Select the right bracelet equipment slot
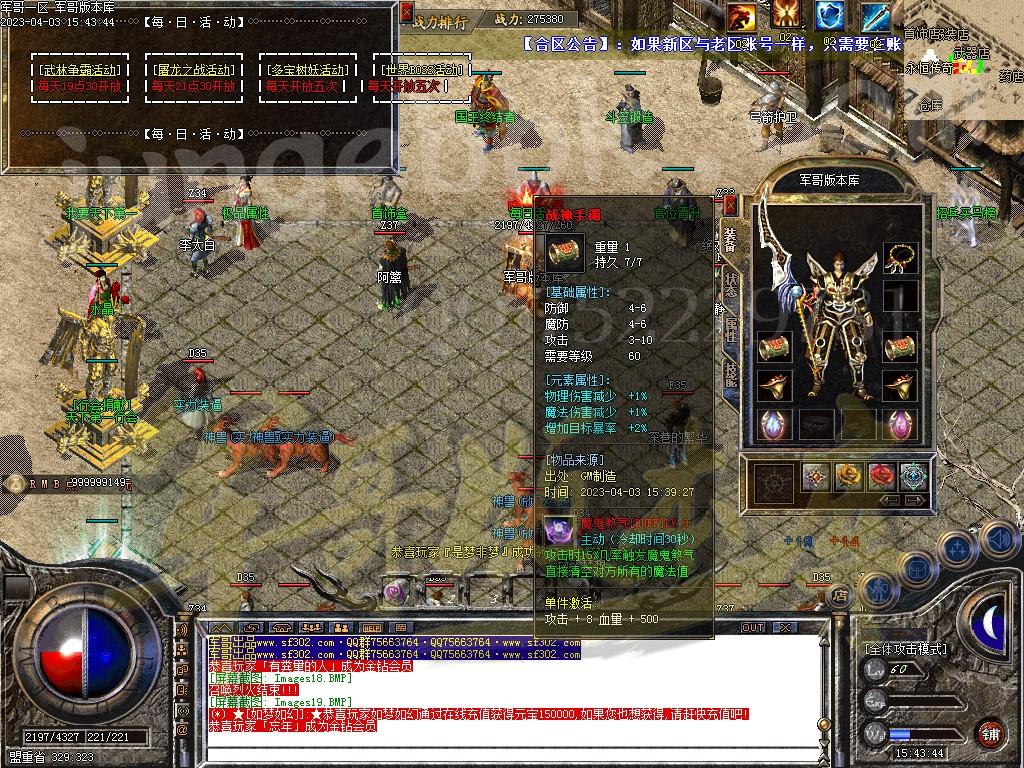Image resolution: width=1024 pixels, height=768 pixels. tap(901, 347)
